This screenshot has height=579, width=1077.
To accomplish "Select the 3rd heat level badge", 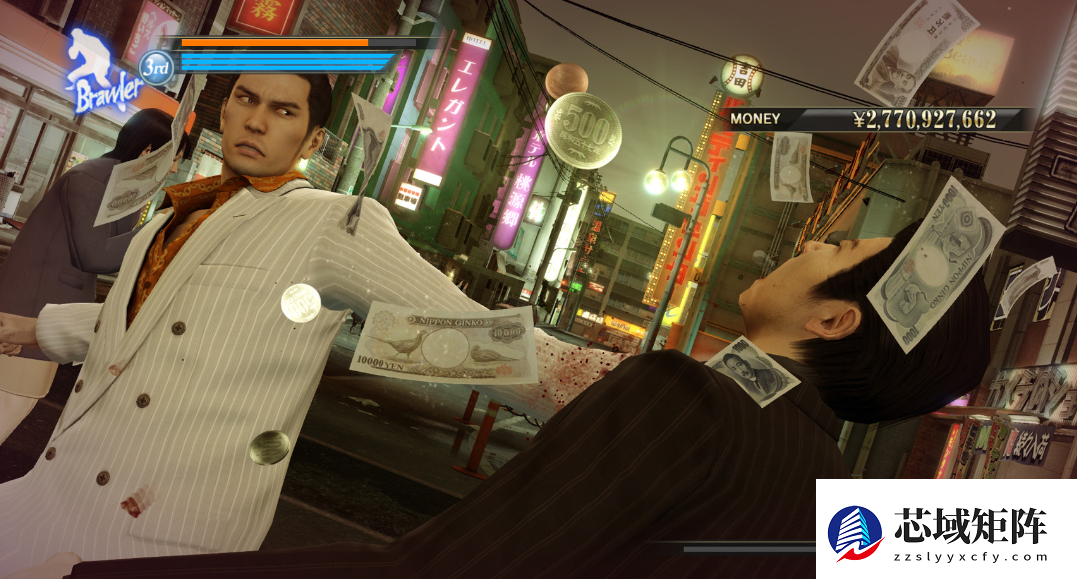I will (x=158, y=66).
